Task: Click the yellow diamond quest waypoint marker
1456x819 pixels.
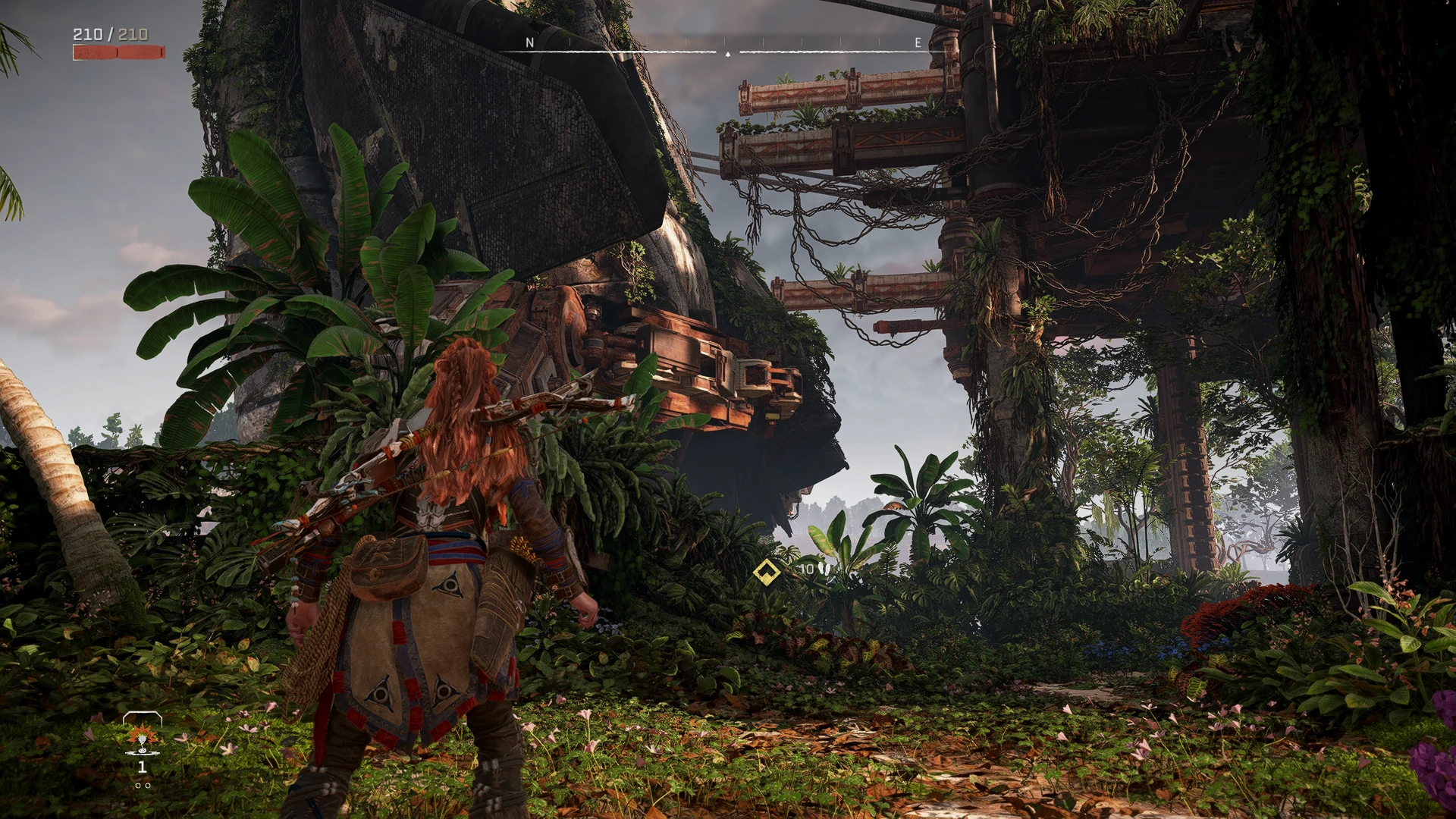Action: (x=767, y=572)
